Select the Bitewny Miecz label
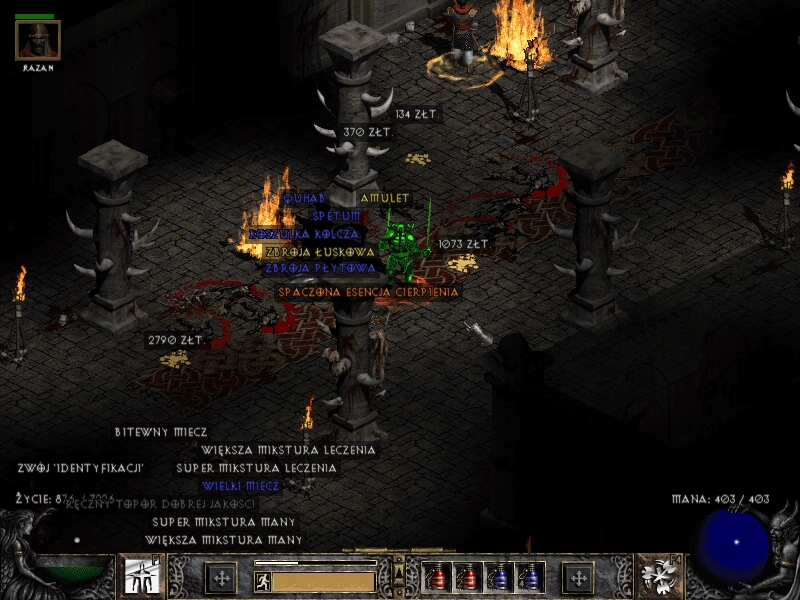Image resolution: width=800 pixels, height=600 pixels. [x=161, y=432]
